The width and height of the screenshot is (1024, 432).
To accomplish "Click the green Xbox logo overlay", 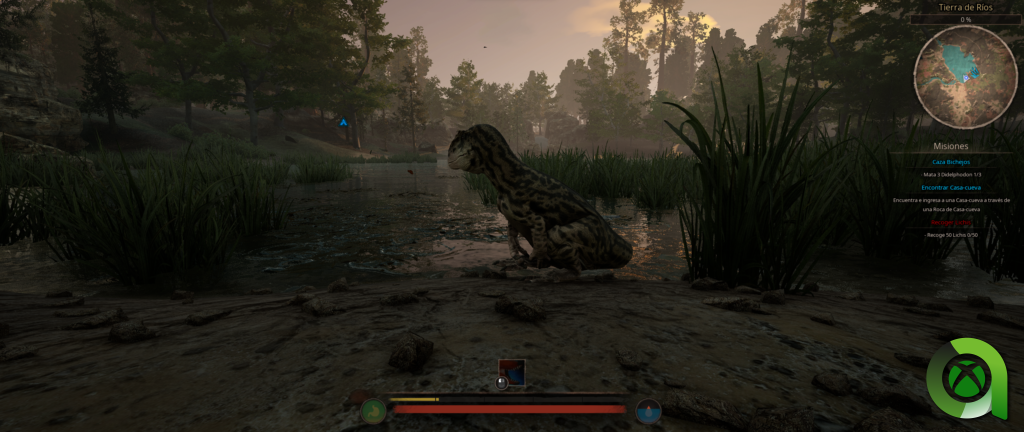I will tap(964, 382).
